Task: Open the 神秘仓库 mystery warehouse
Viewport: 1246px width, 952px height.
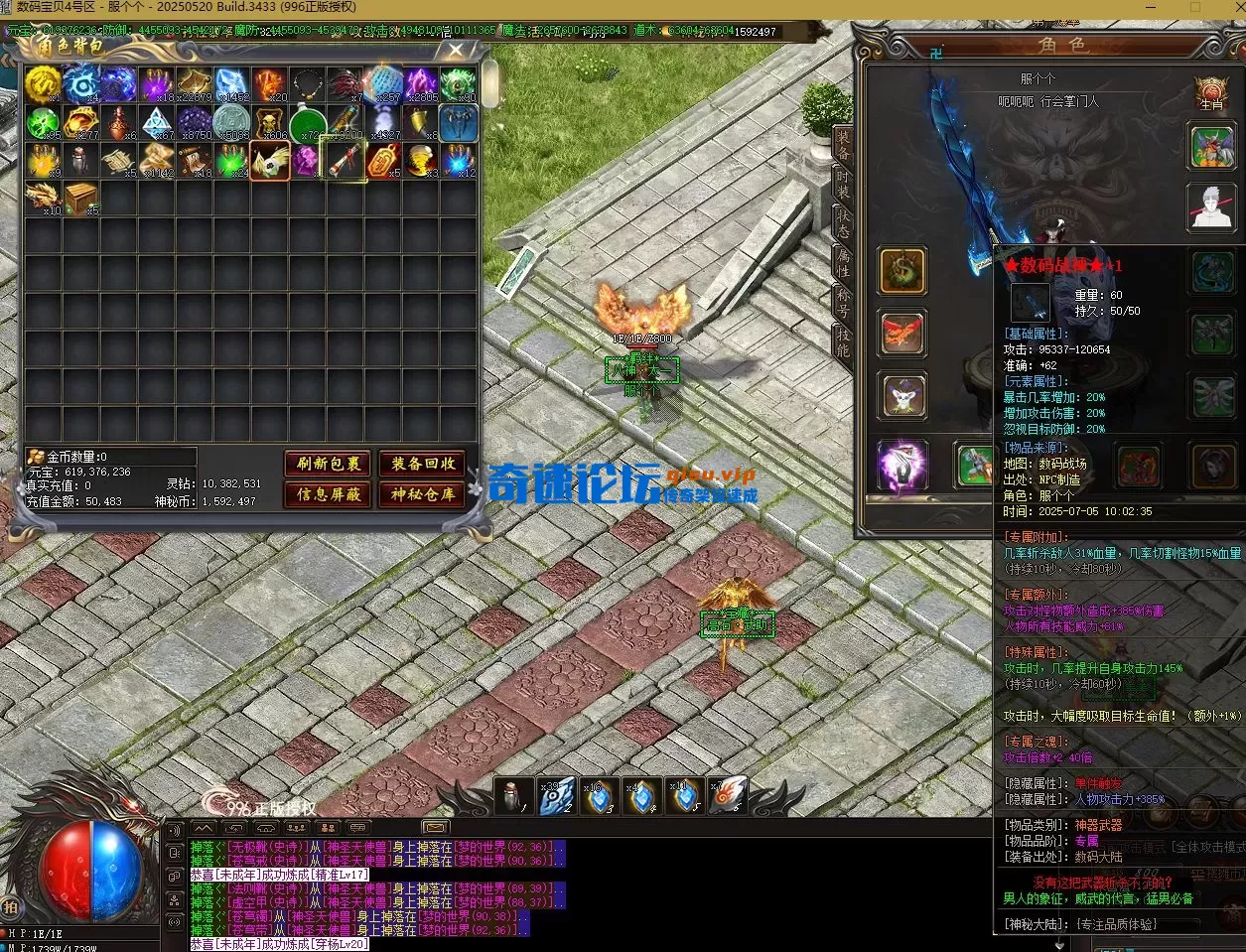Action: pyautogui.click(x=422, y=494)
